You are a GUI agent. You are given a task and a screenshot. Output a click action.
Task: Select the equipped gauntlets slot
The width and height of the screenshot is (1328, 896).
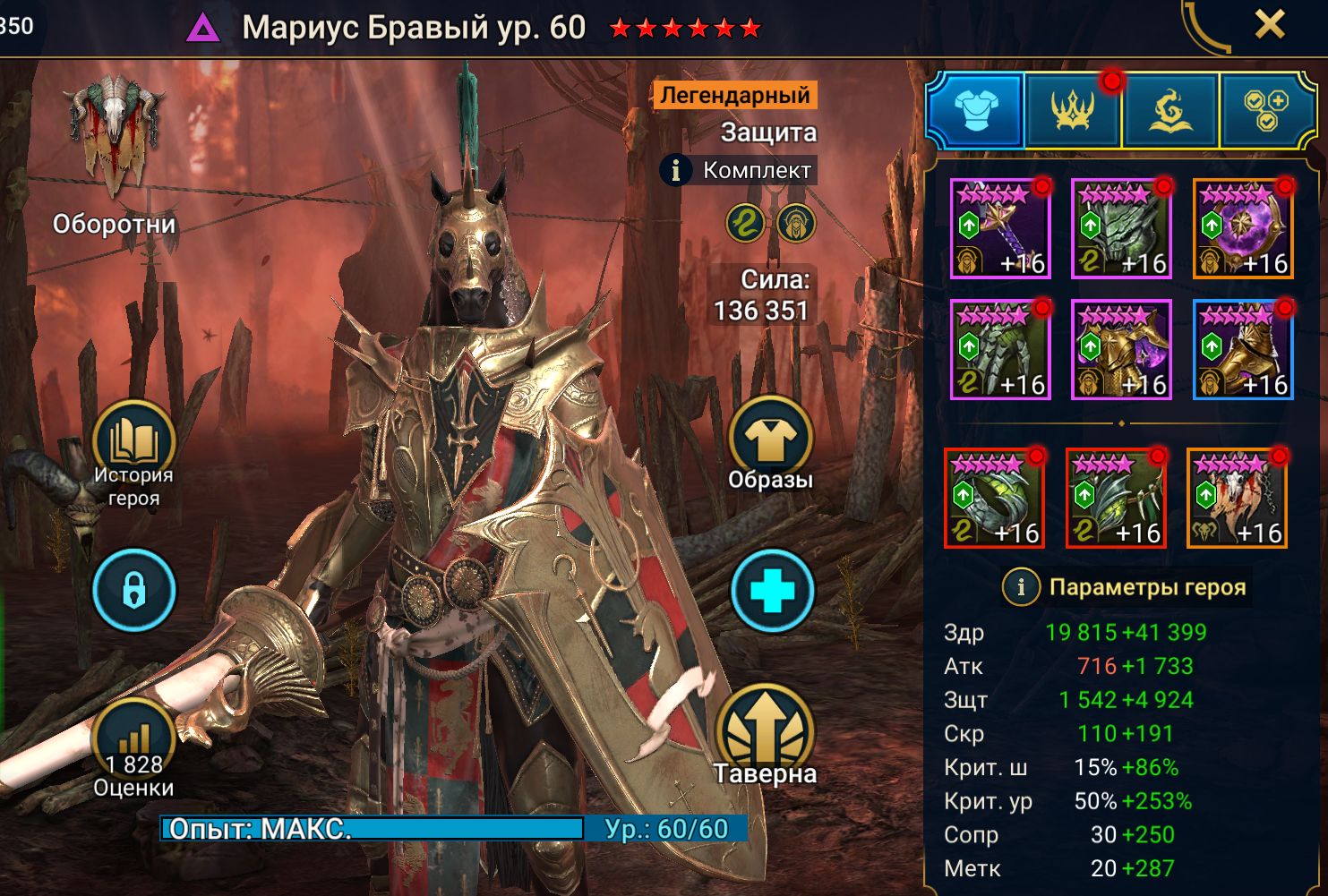coord(999,349)
